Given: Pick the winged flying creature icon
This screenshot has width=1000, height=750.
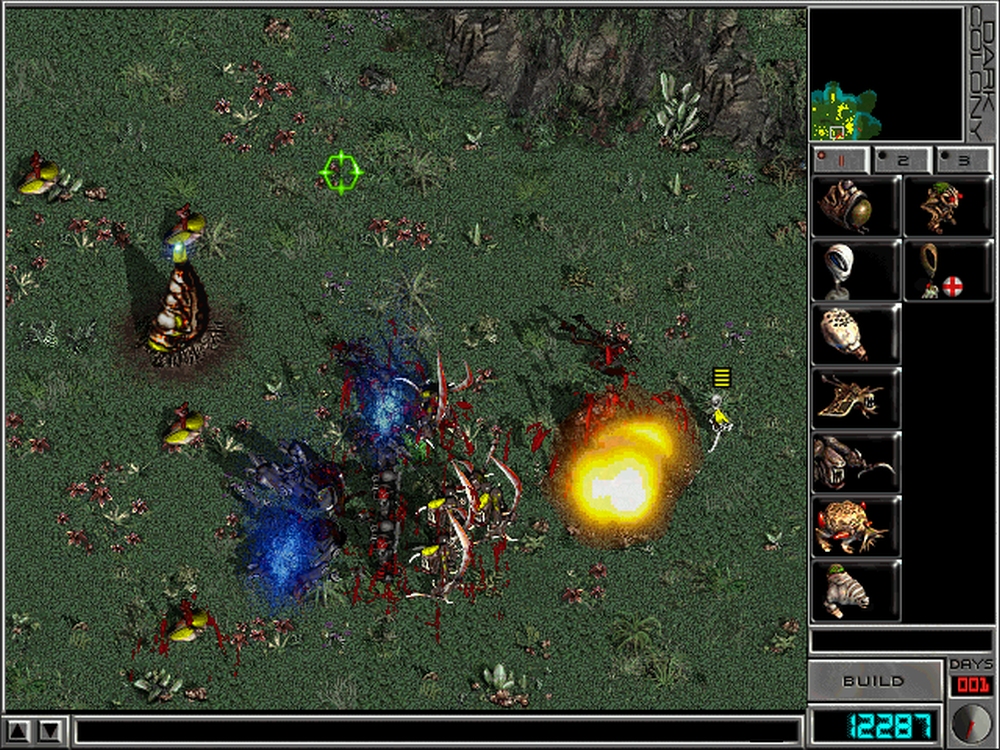Looking at the screenshot, I should point(855,398).
